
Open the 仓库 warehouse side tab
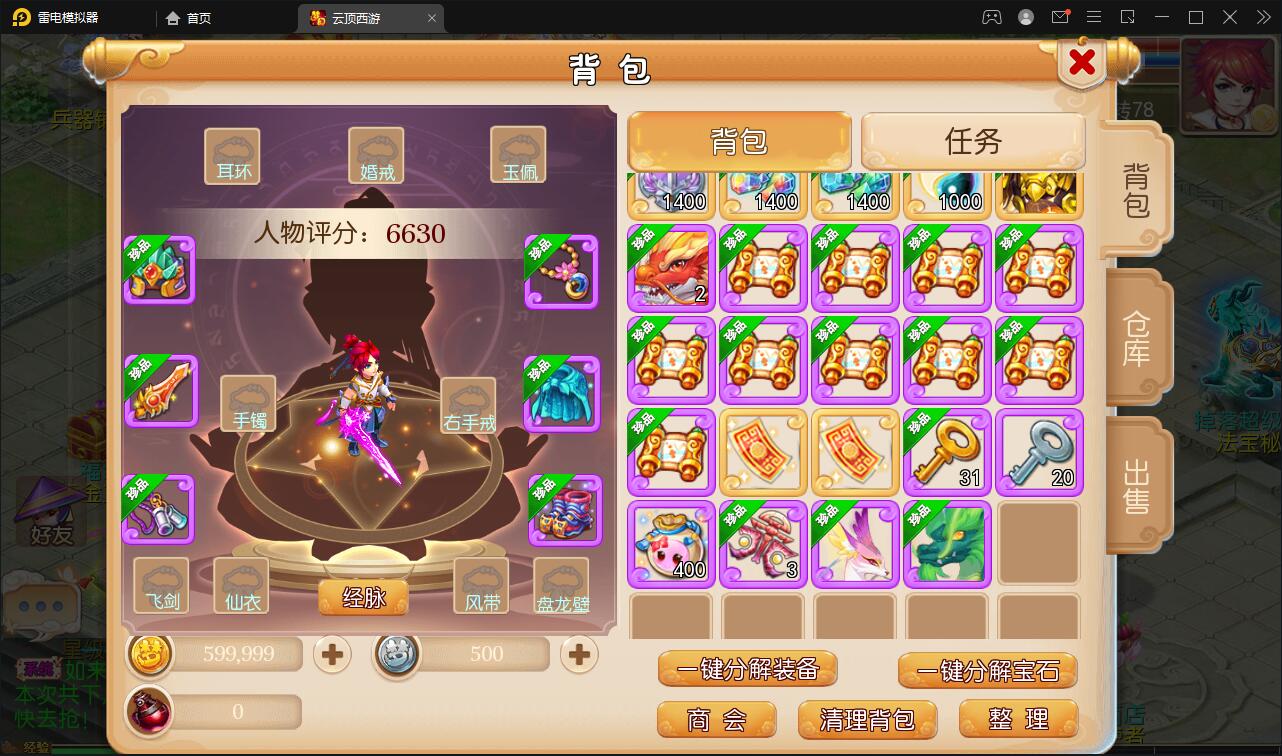1135,338
